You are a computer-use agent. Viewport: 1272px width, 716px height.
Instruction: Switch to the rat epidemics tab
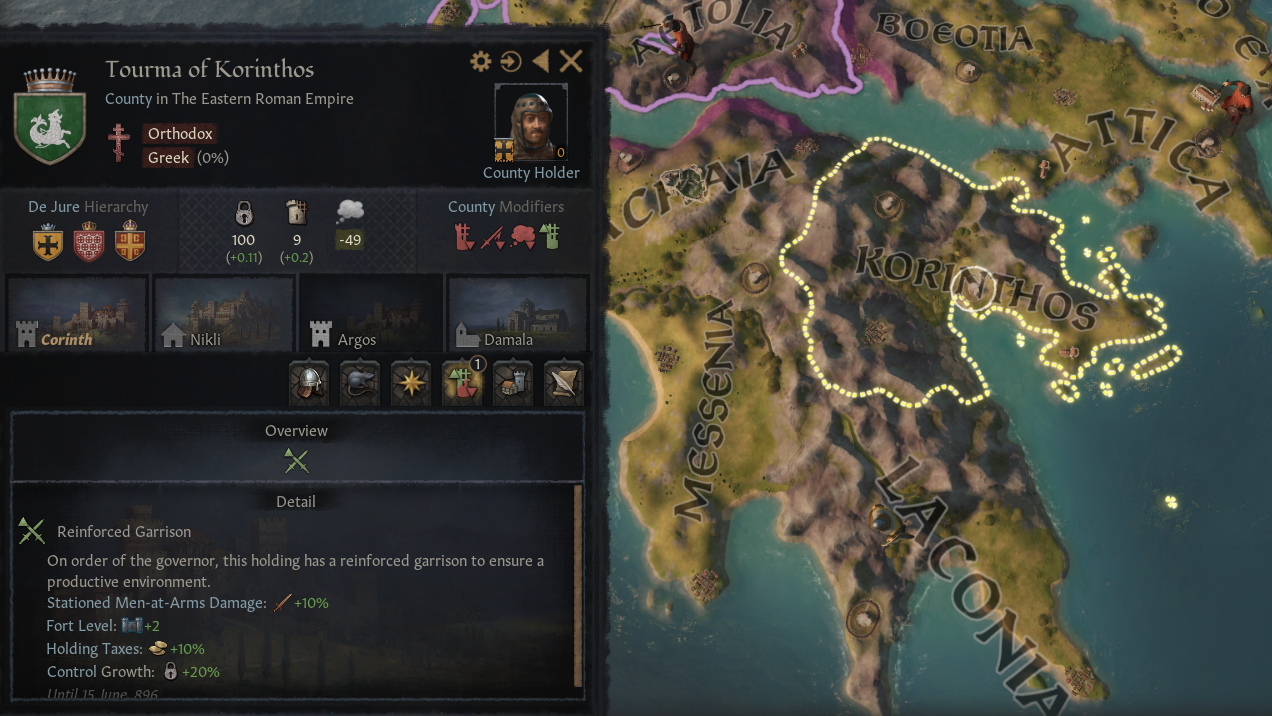[360, 384]
